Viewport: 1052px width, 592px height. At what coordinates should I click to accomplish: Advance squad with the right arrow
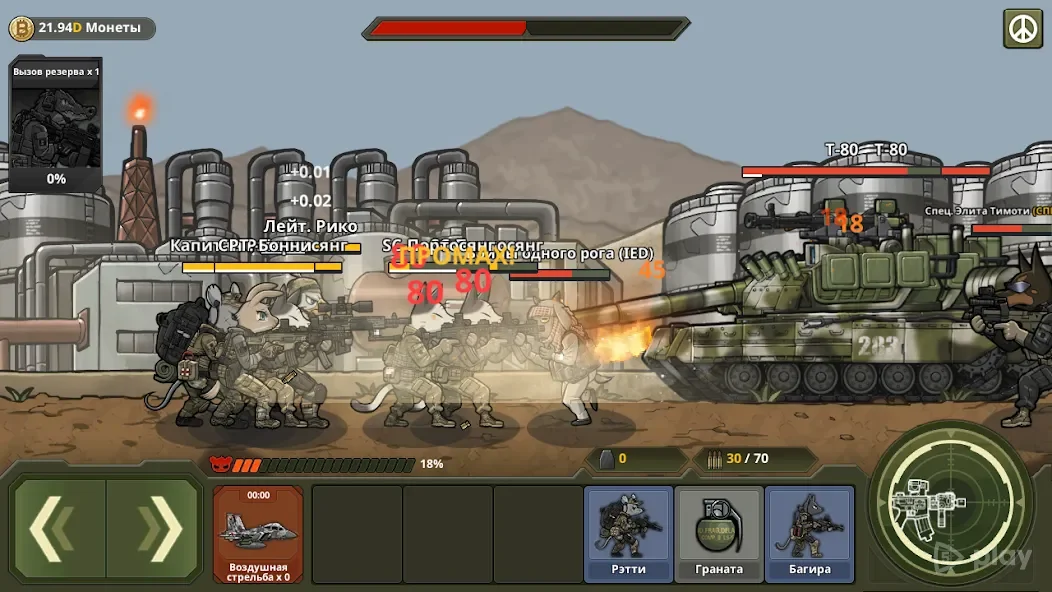click(156, 529)
